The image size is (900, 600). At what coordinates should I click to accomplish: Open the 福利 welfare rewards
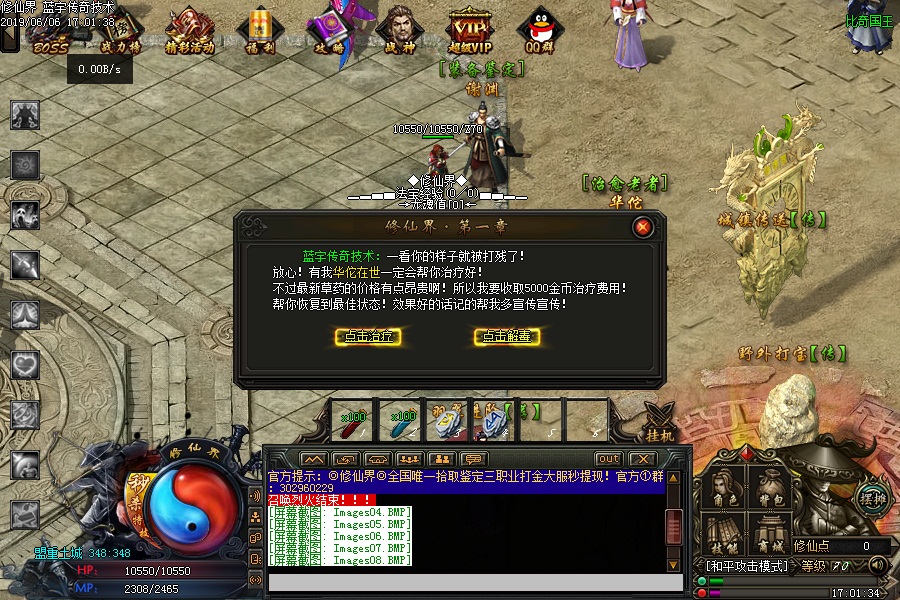tap(259, 31)
